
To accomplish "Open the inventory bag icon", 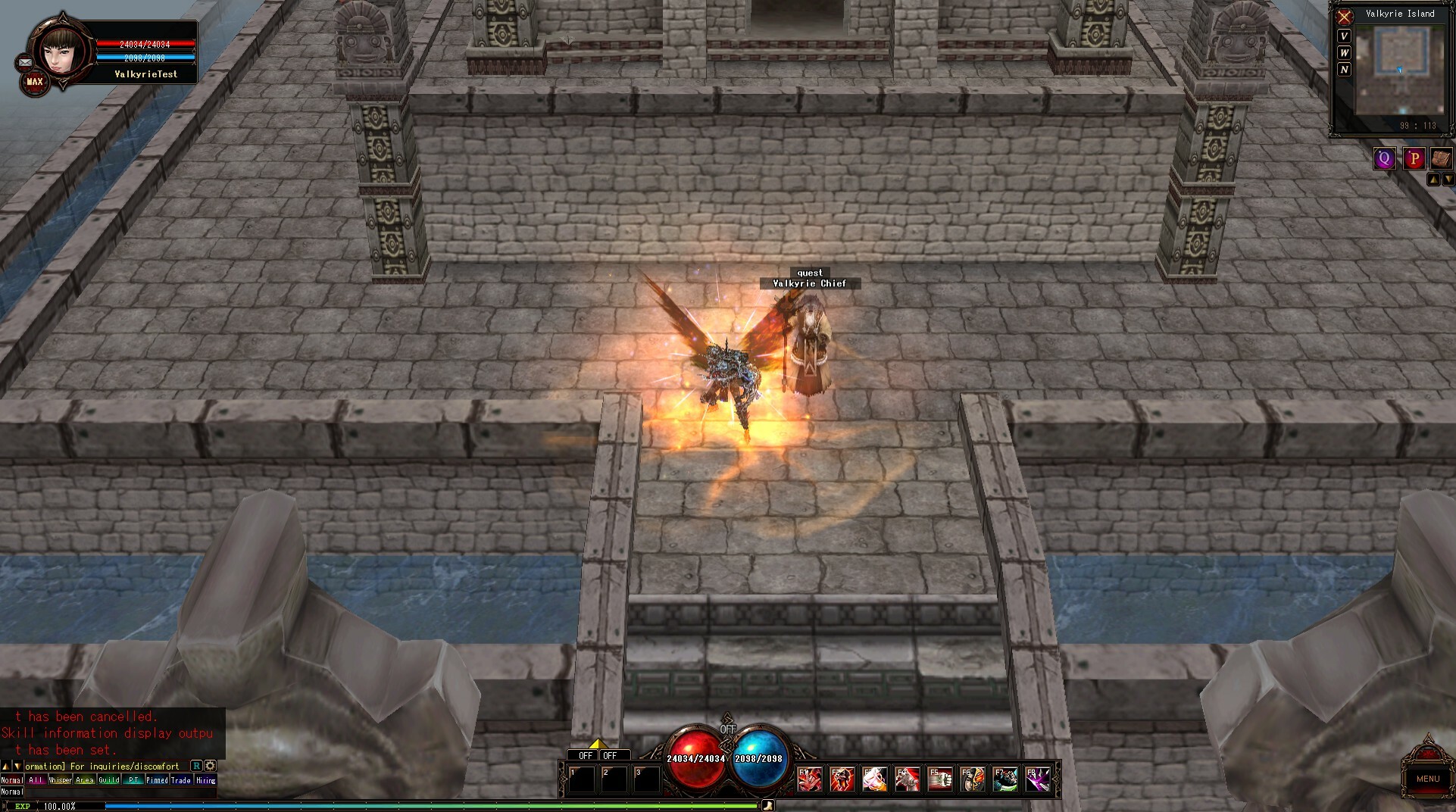I will tap(1442, 158).
